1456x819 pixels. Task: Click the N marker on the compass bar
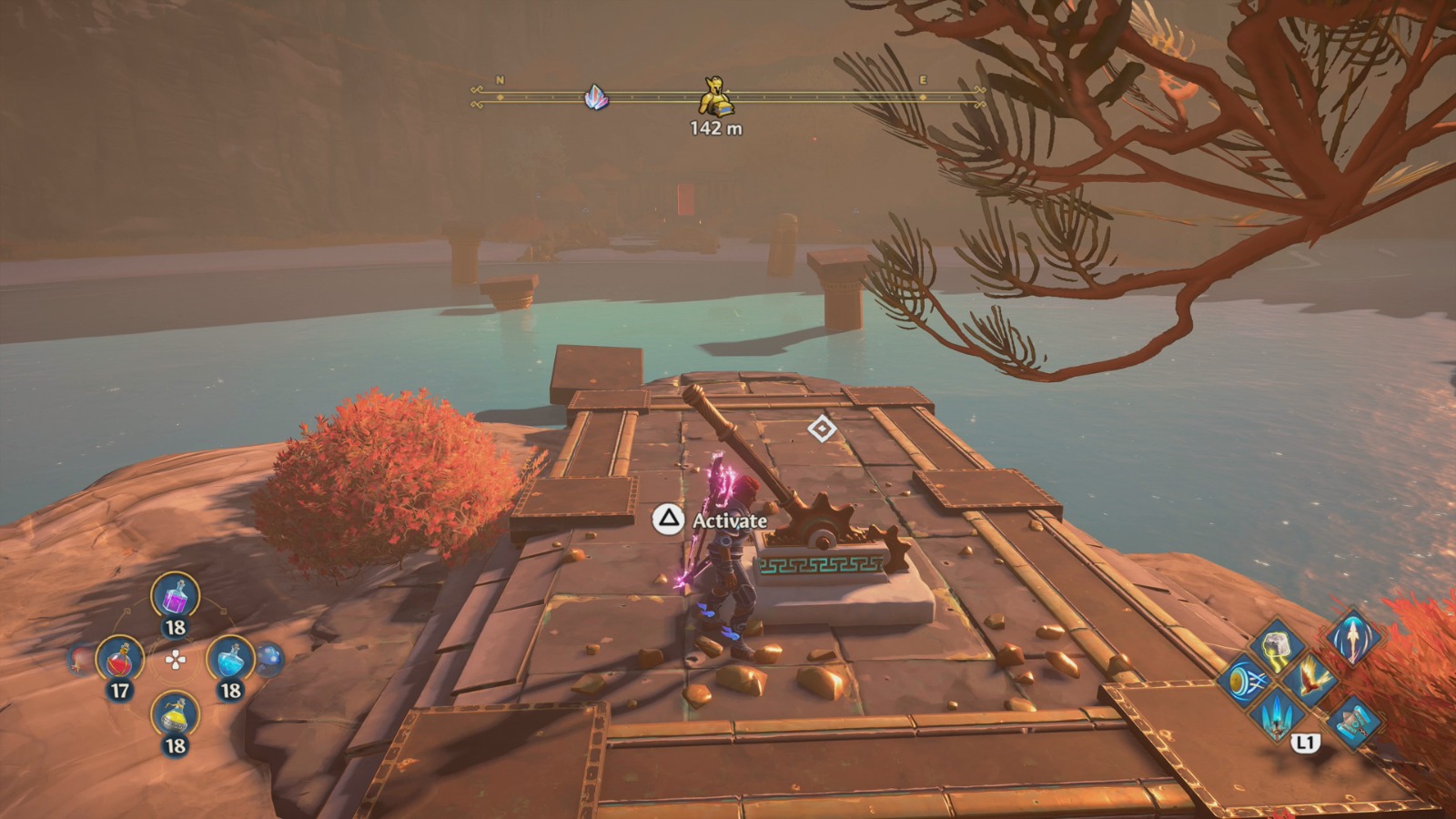tap(499, 82)
